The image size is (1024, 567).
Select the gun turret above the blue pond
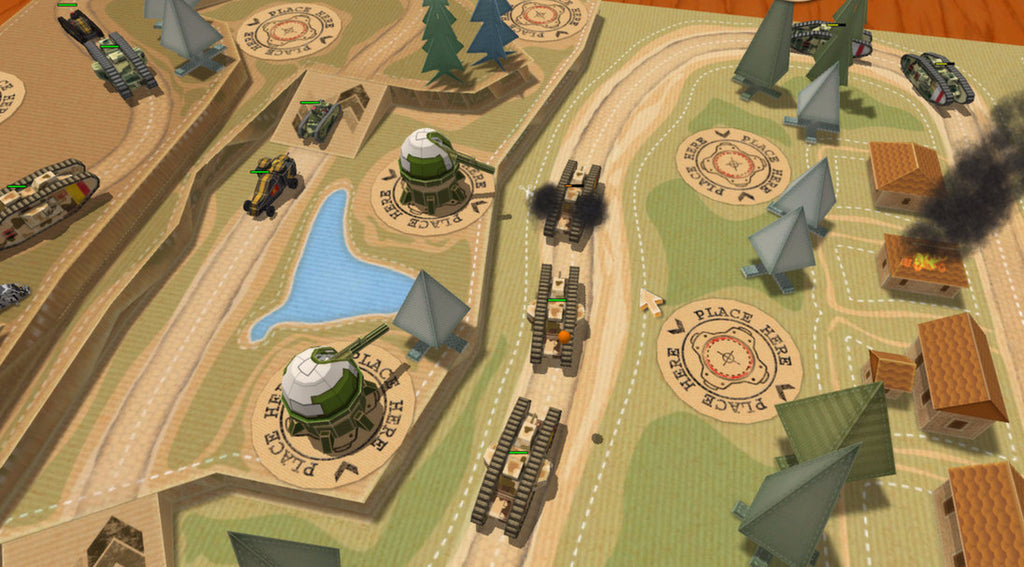click(432, 170)
